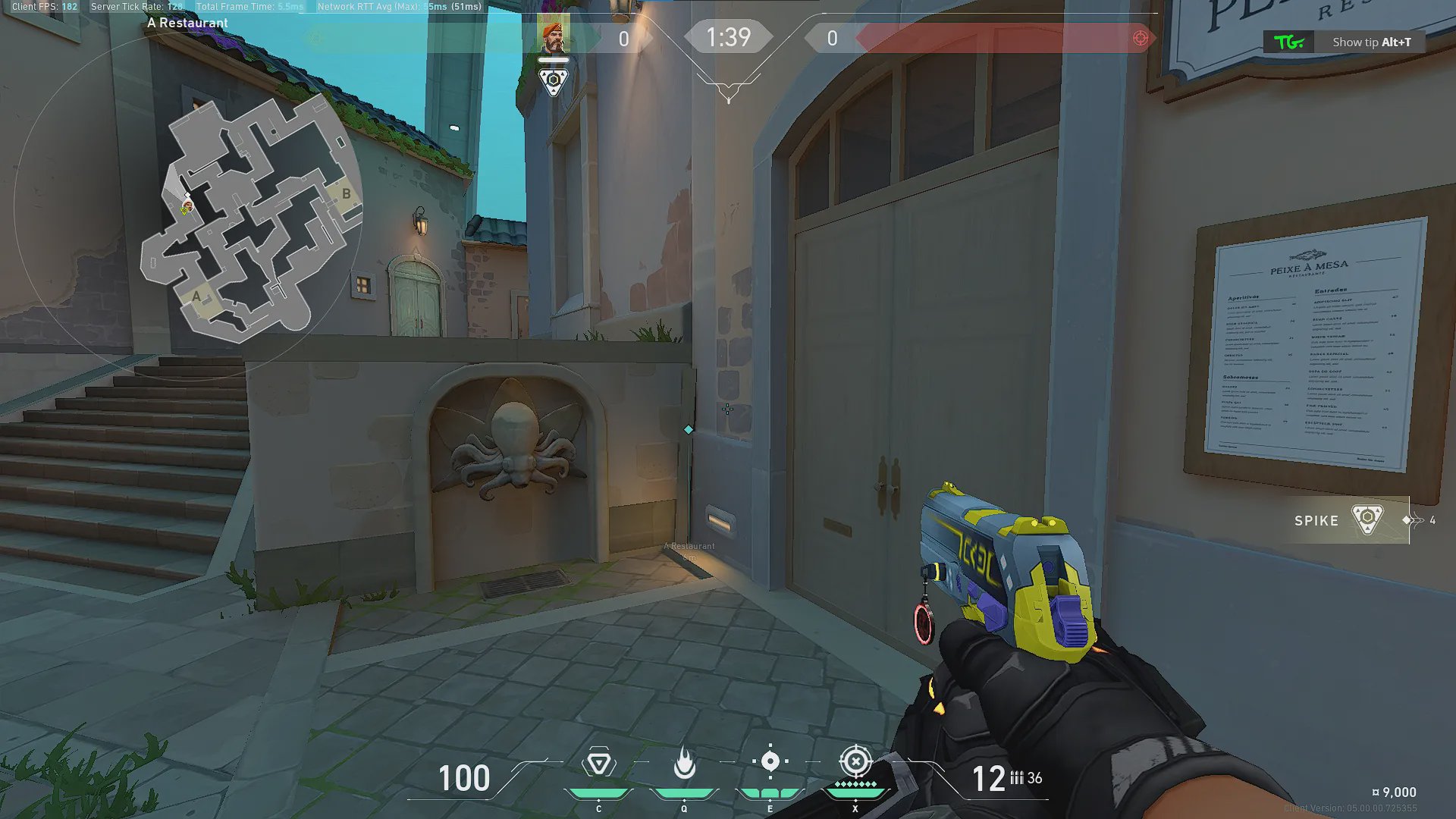Click the spike carrier icon under portrait
The image size is (1456, 819).
click(x=554, y=80)
